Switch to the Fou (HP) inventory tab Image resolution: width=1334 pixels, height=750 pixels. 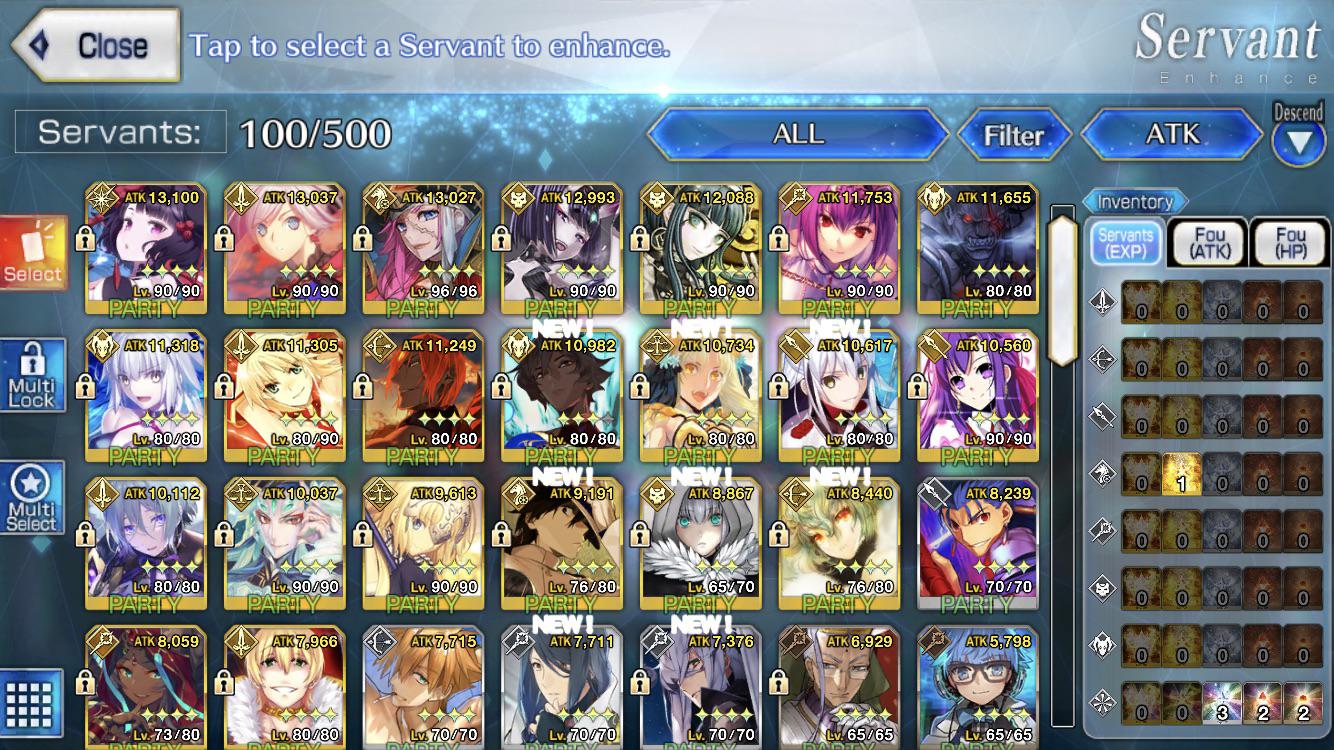(1289, 240)
